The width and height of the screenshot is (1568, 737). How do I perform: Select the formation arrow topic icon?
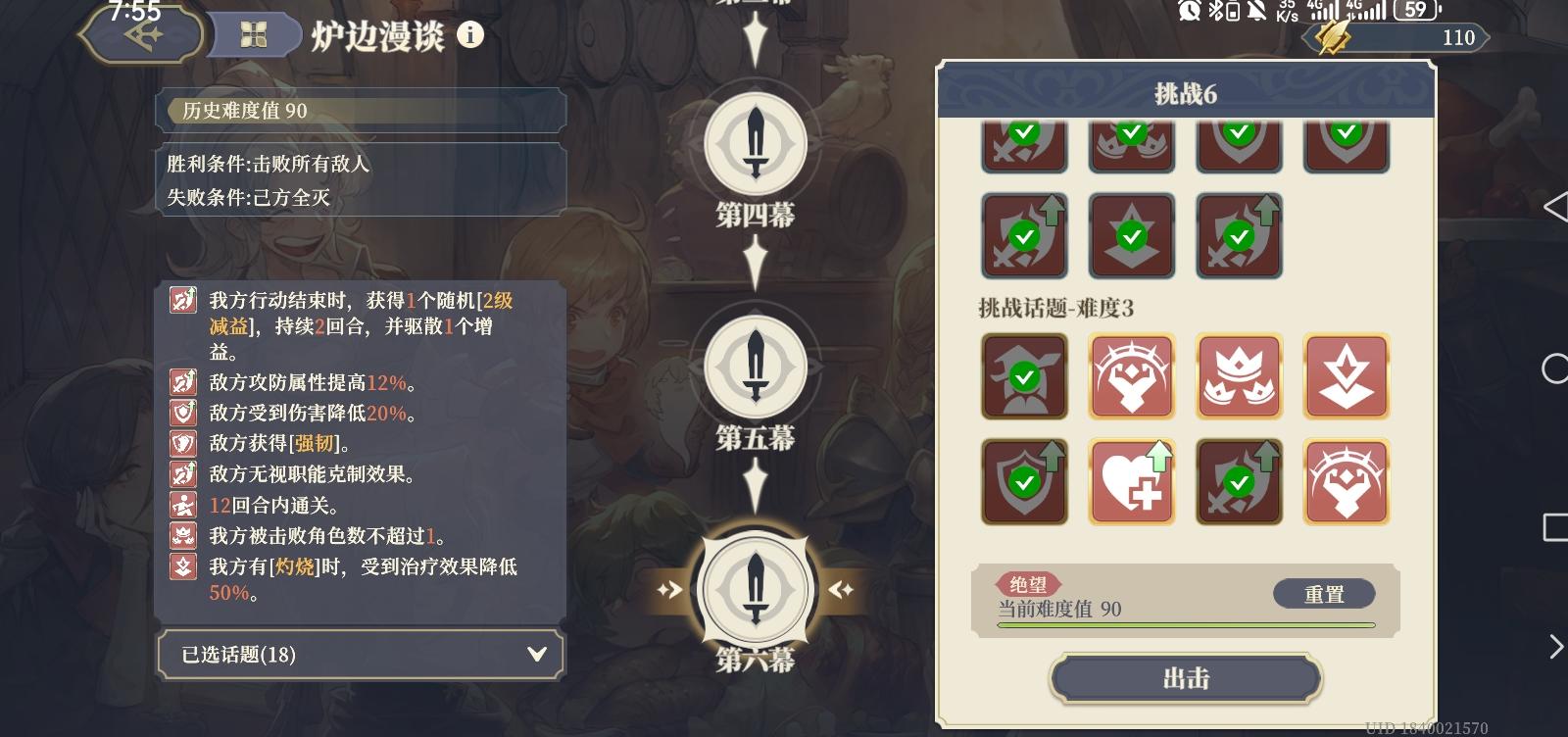(x=1347, y=377)
